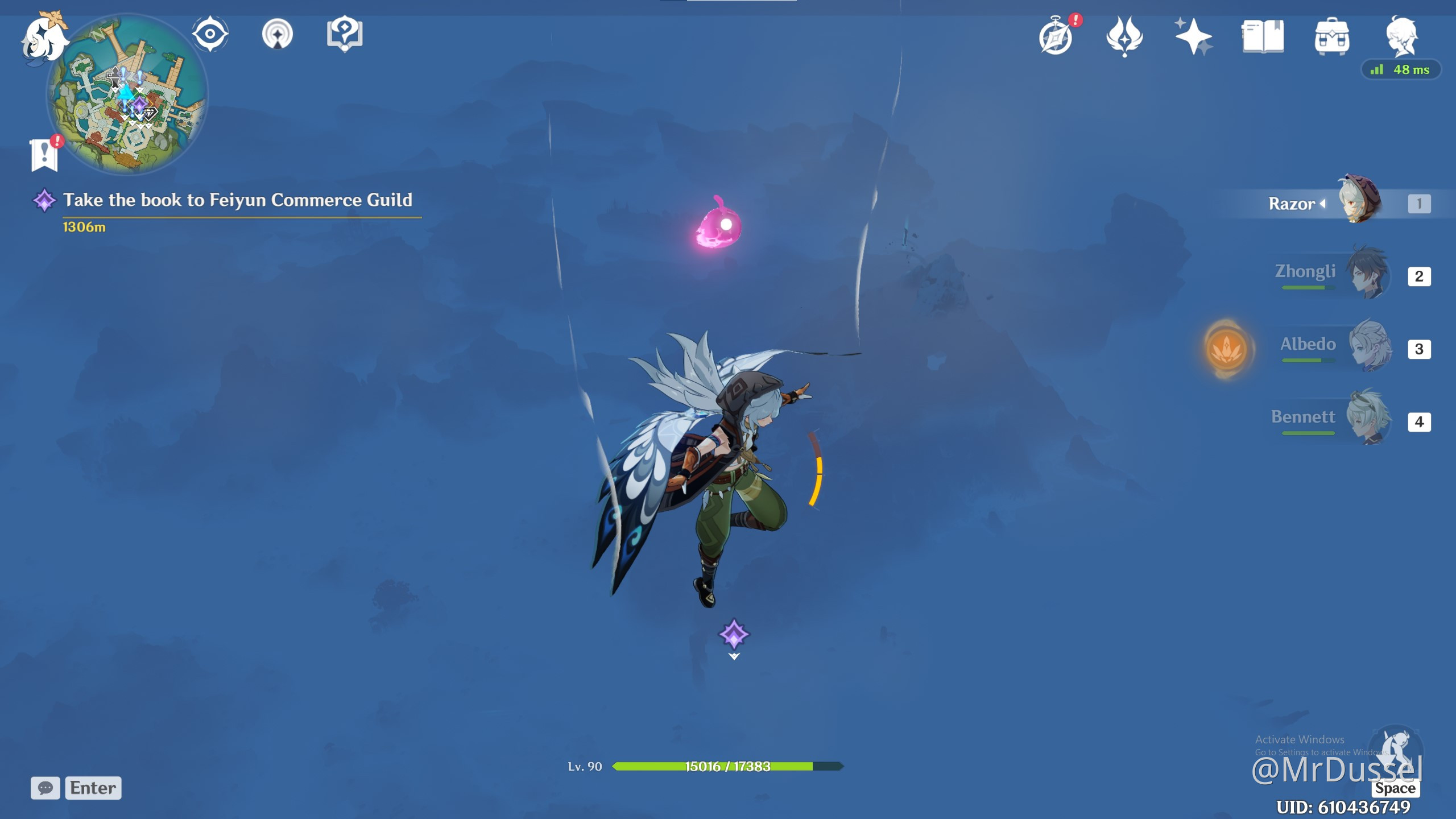Expand the quest notices flag
The width and height of the screenshot is (1456, 819).
click(x=44, y=152)
